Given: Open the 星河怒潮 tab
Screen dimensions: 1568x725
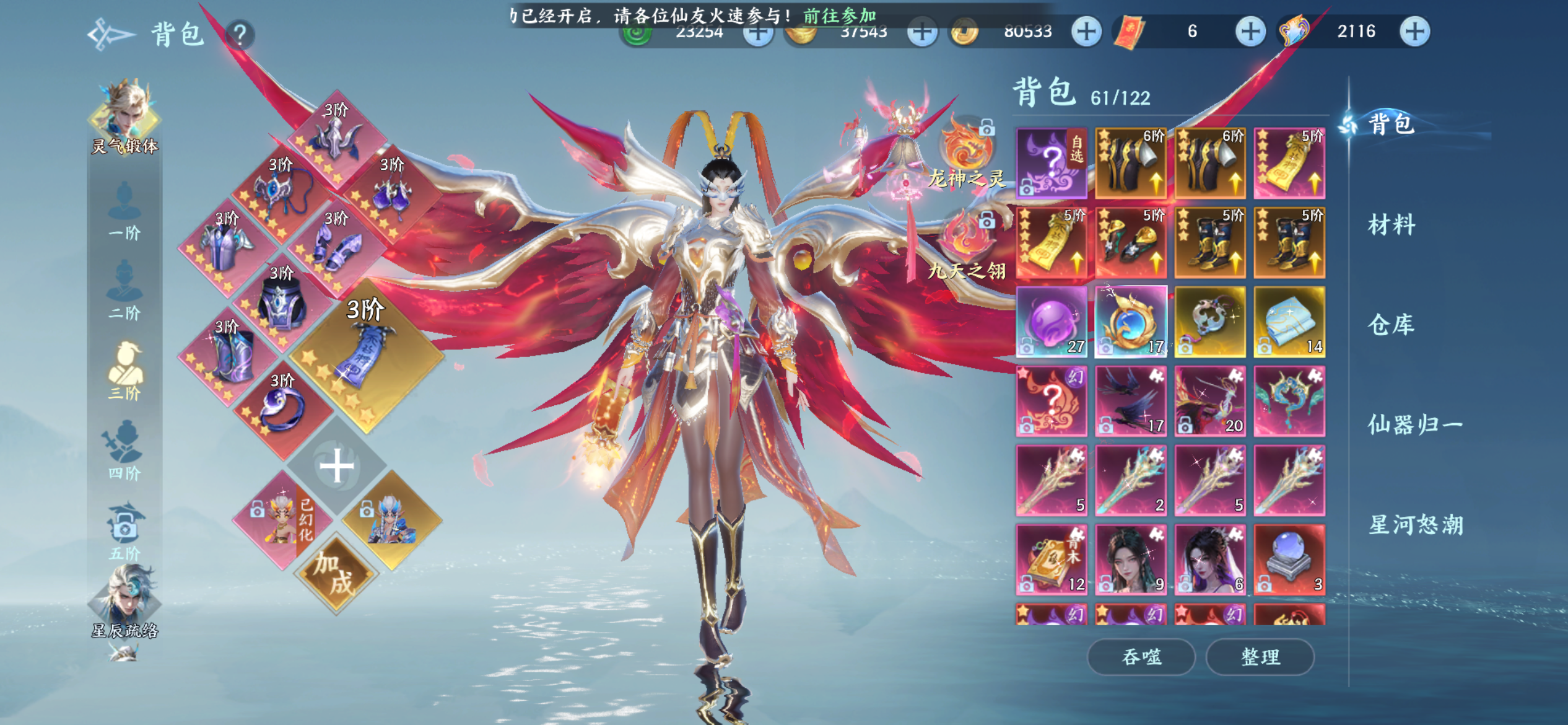Looking at the screenshot, I should coord(1416,525).
